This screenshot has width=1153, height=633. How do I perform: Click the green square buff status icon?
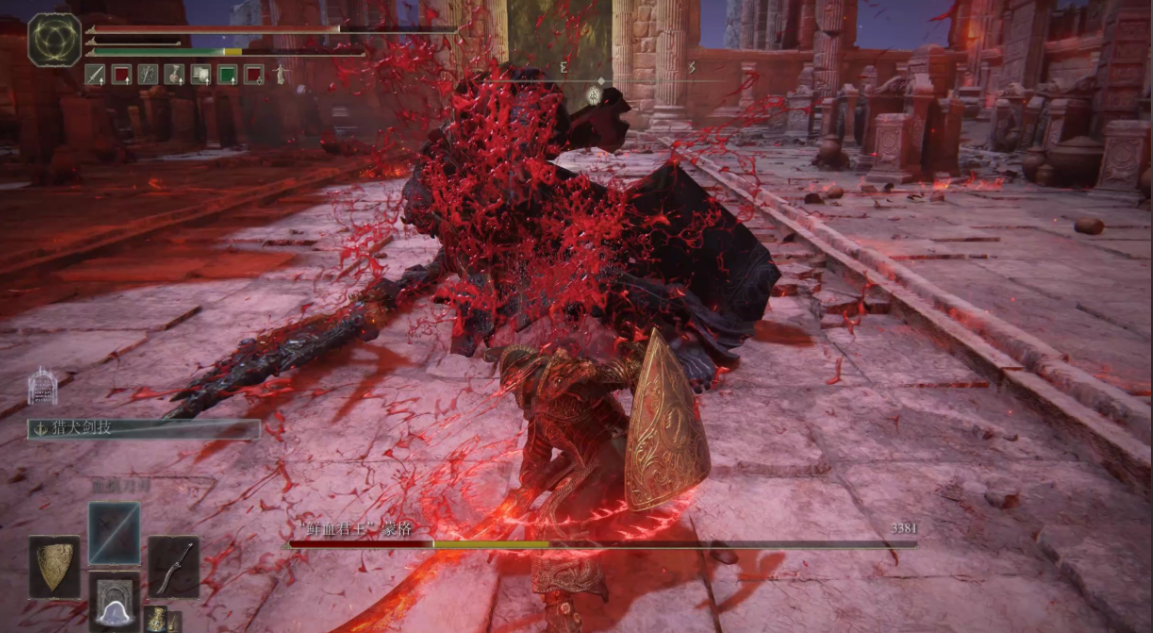228,74
